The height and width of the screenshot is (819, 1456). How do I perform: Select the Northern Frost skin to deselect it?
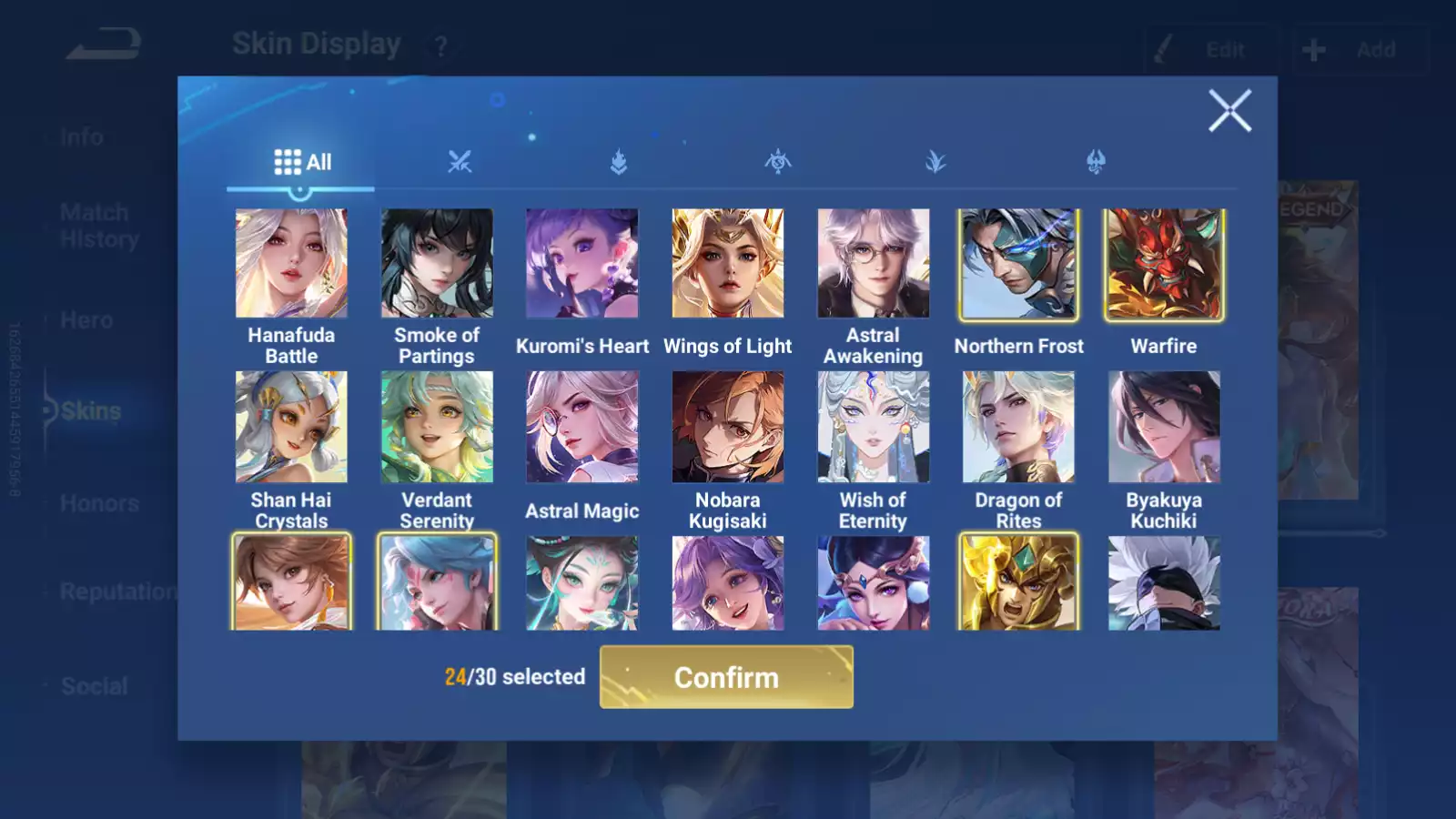[x=1018, y=264]
